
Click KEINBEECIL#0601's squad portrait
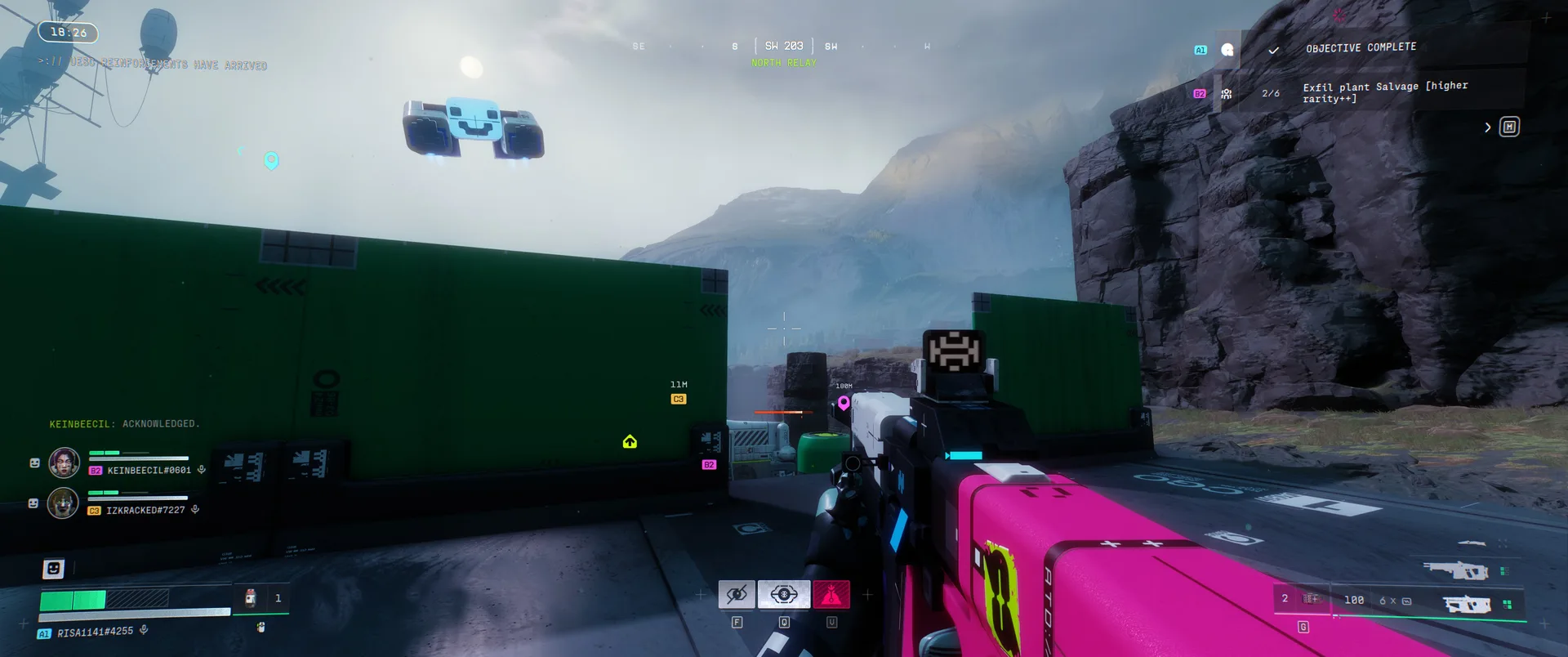65,463
